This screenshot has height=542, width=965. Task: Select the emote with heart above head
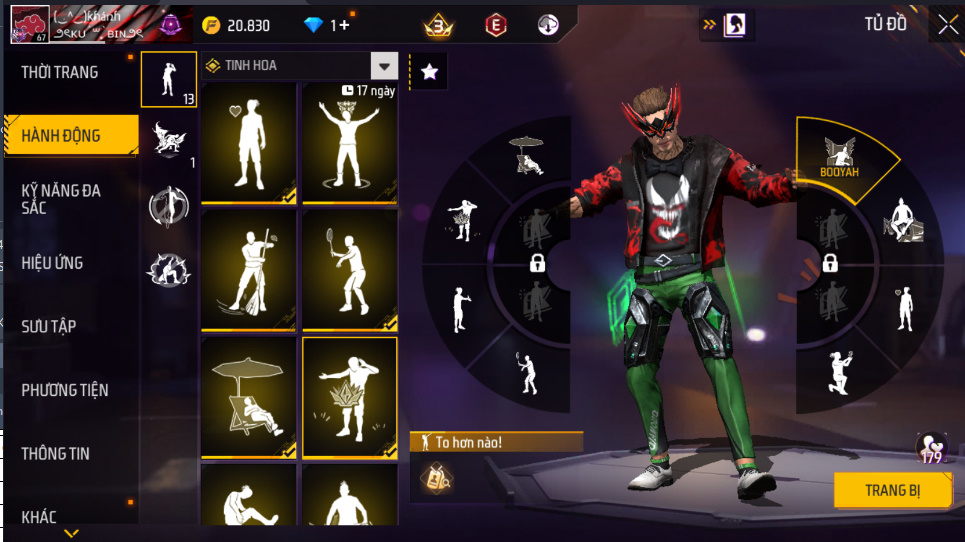[249, 141]
